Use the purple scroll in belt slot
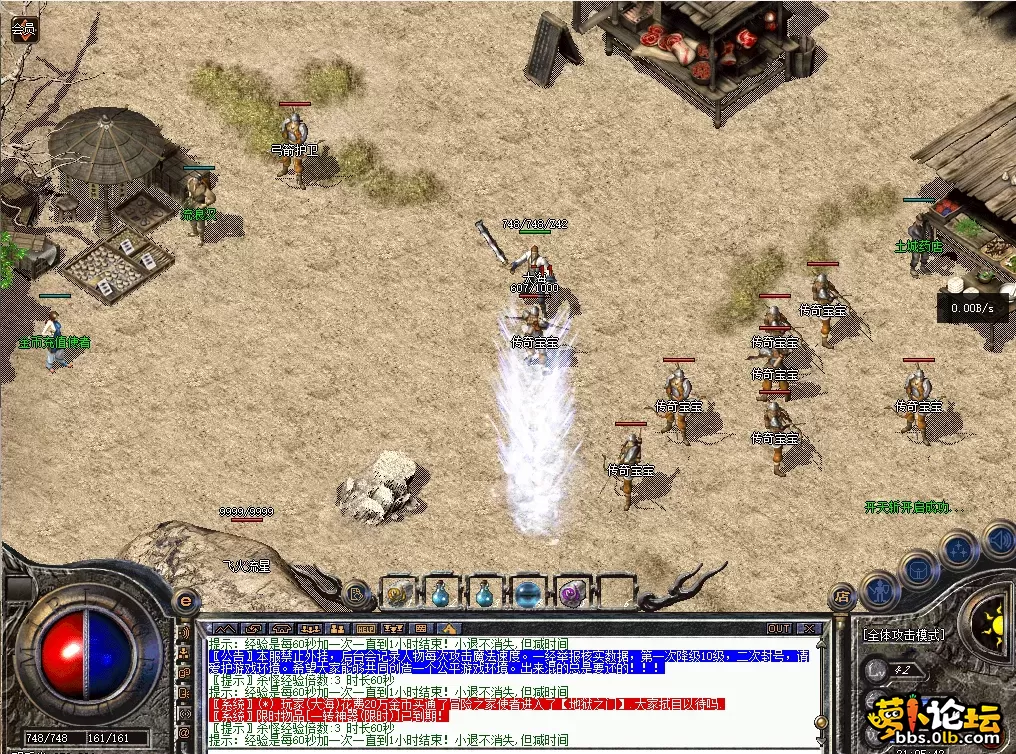This screenshot has width=1016, height=754. (571, 595)
